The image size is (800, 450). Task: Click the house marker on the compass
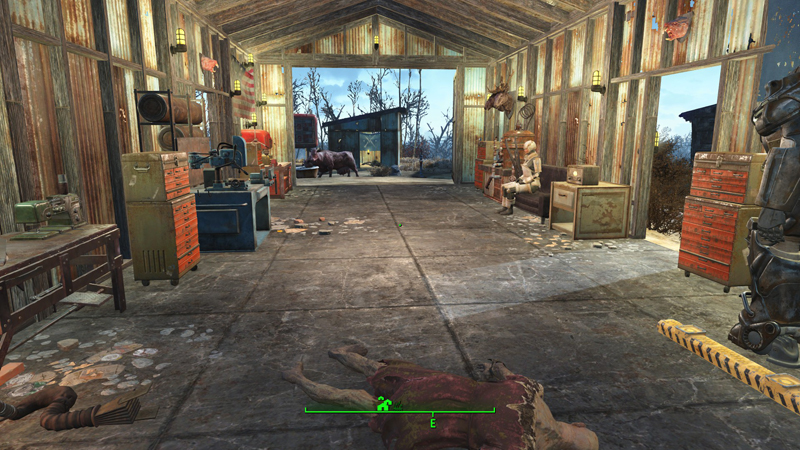[381, 404]
